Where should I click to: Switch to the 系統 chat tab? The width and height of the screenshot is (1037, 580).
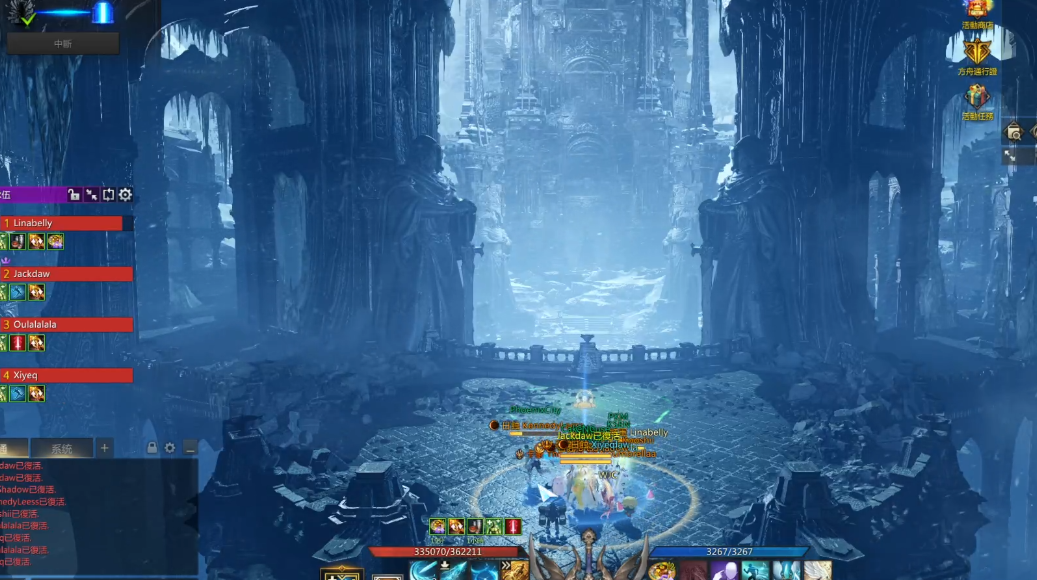[x=61, y=449]
